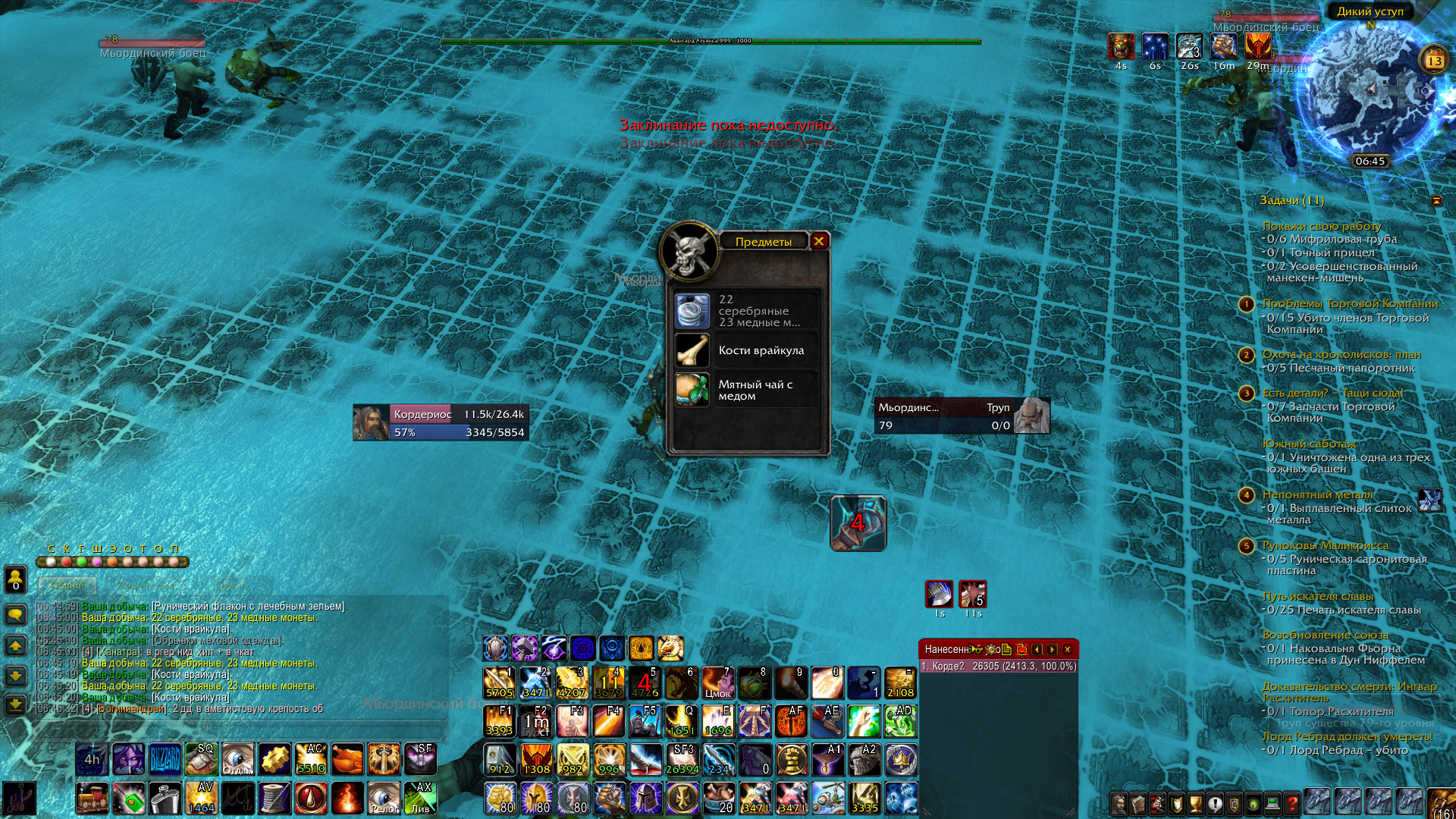Click the Blizzard logo action button
This screenshot has width=1456, height=819.
point(165,759)
